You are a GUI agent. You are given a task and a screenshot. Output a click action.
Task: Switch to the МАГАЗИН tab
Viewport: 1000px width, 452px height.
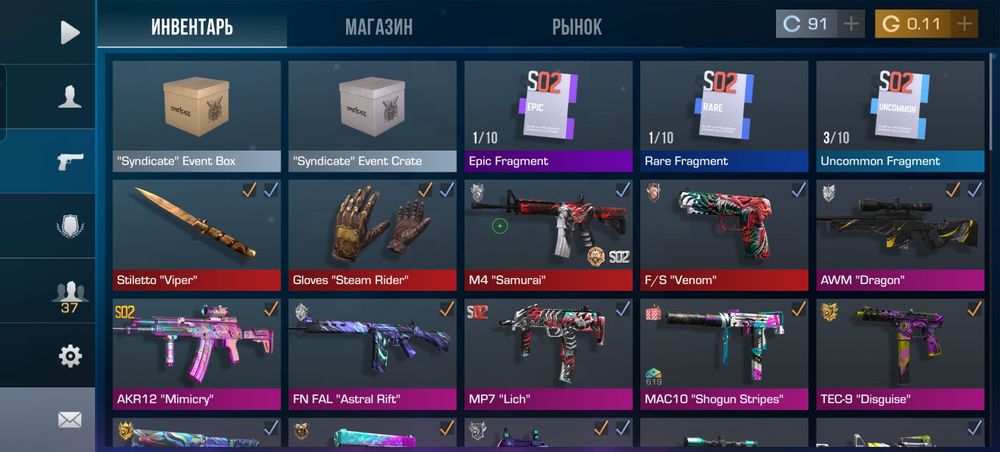point(378,27)
